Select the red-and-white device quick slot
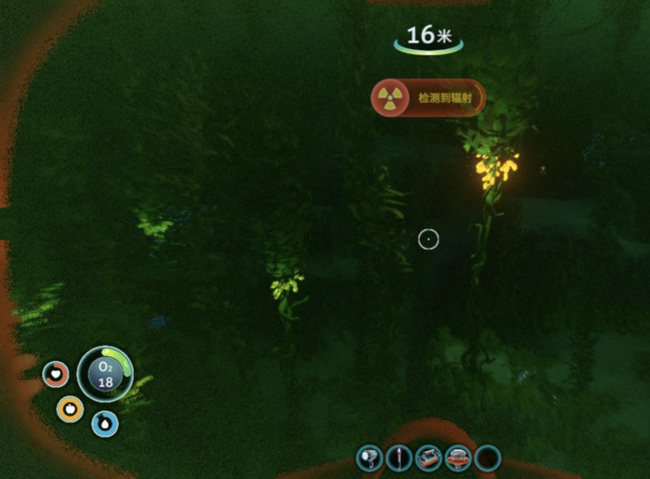650x479 pixels. coord(458,459)
